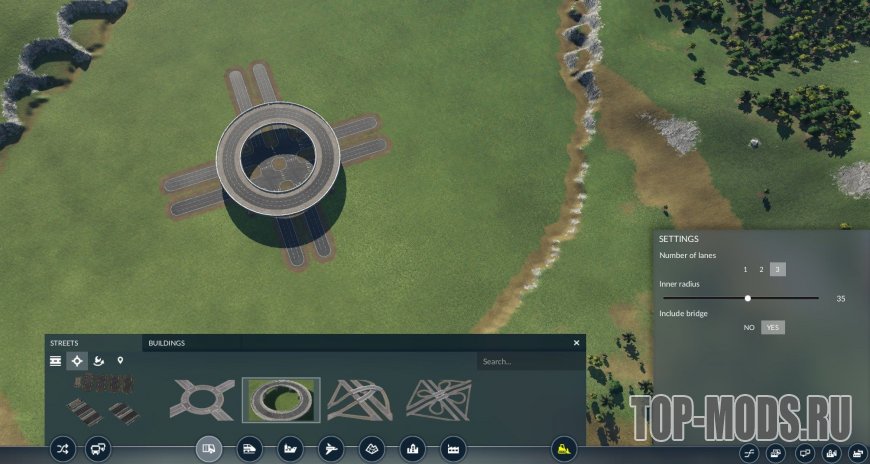The image size is (870, 464).
Task: Pick the cloverleaf interchange thumbnail
Action: [439, 399]
